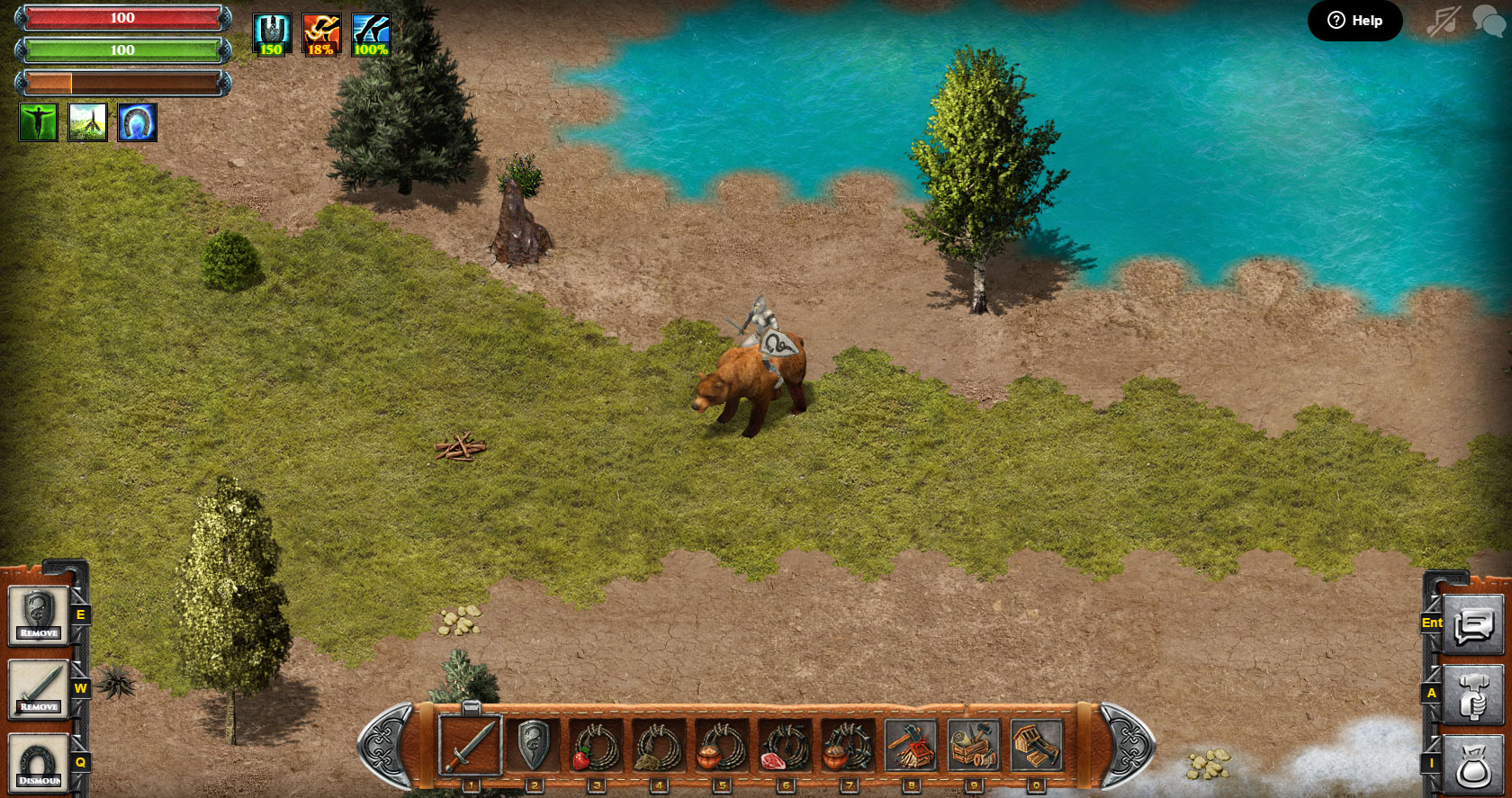
Task: Select the hammer and crate crafting slot
Action: [974, 745]
